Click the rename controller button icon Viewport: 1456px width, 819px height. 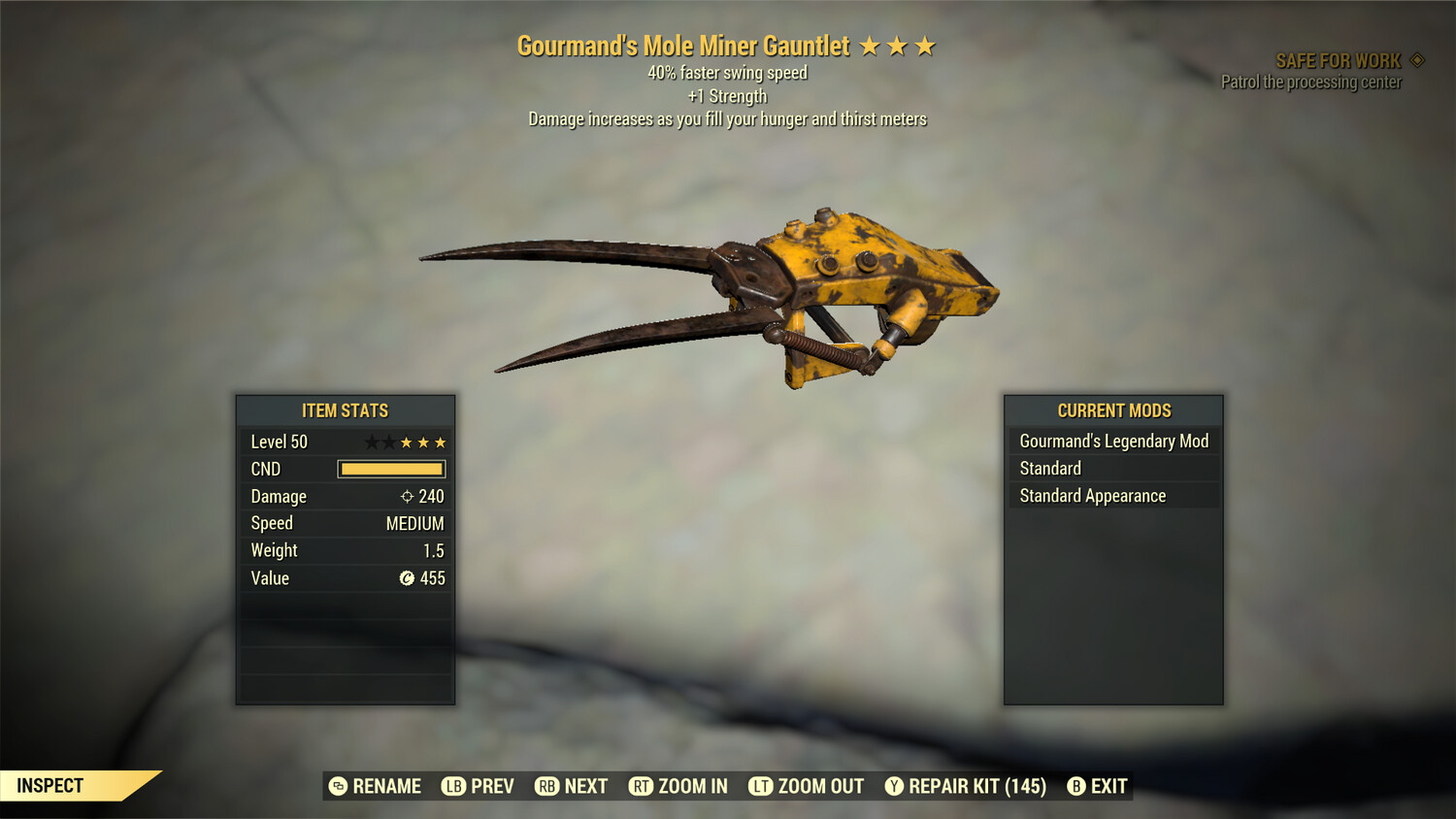(338, 786)
